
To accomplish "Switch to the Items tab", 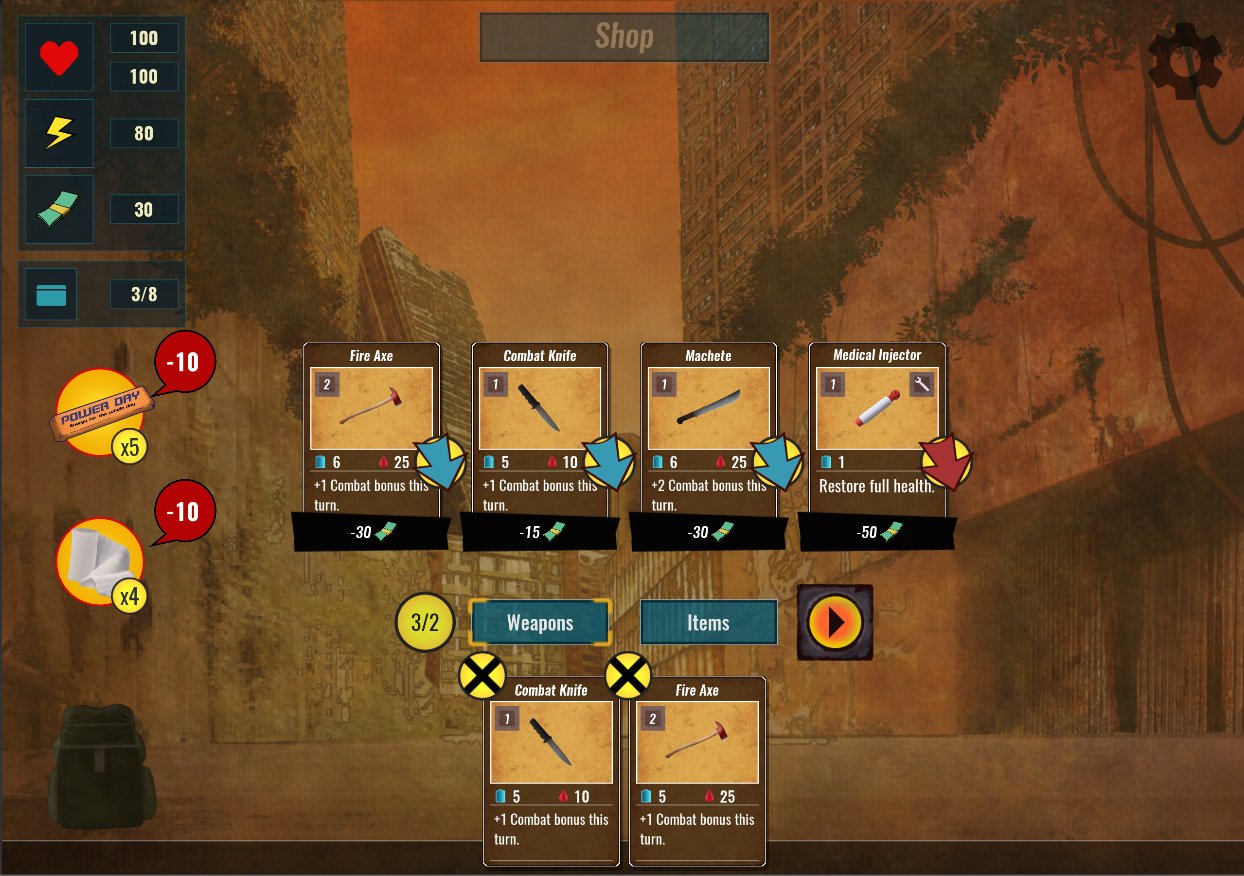I will click(x=708, y=623).
